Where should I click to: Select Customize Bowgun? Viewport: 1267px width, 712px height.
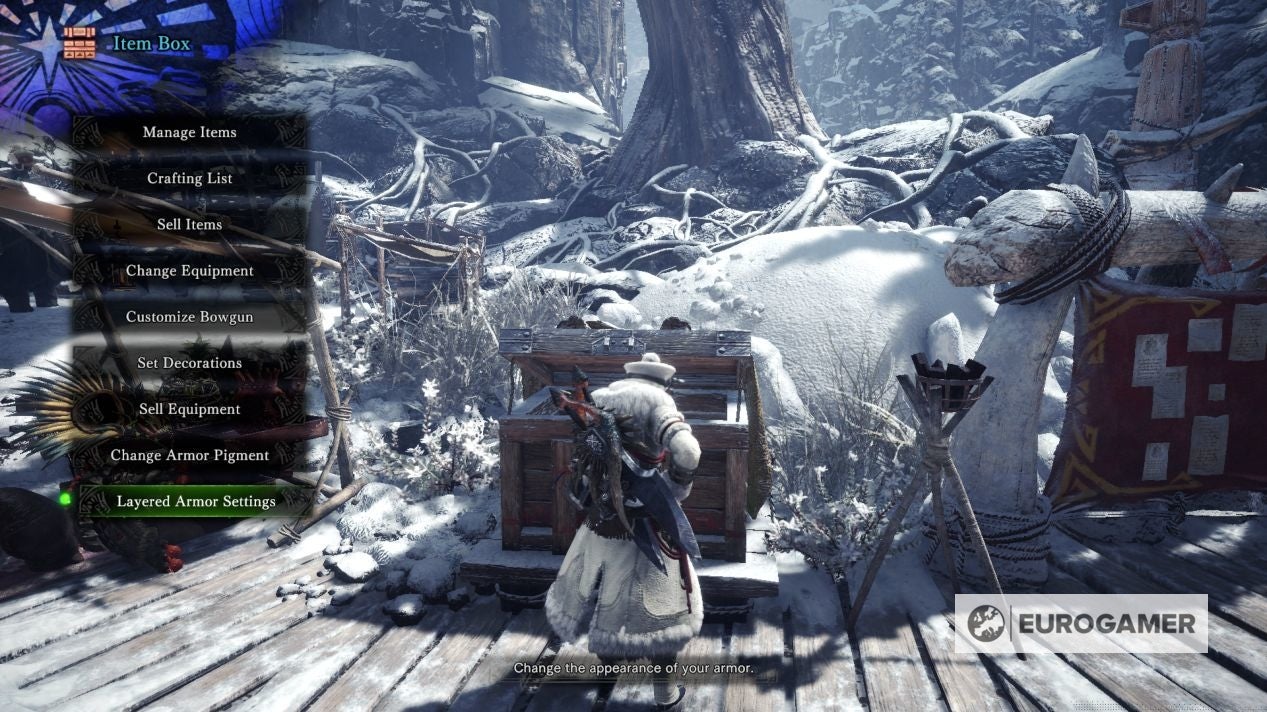click(190, 317)
